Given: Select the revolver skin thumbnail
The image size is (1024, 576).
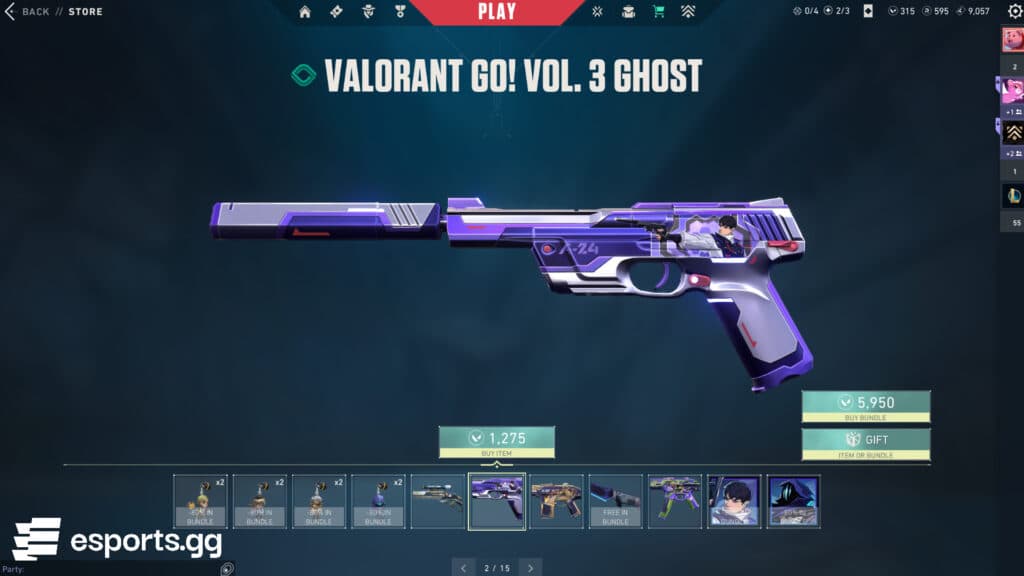Looking at the screenshot, I should [437, 501].
